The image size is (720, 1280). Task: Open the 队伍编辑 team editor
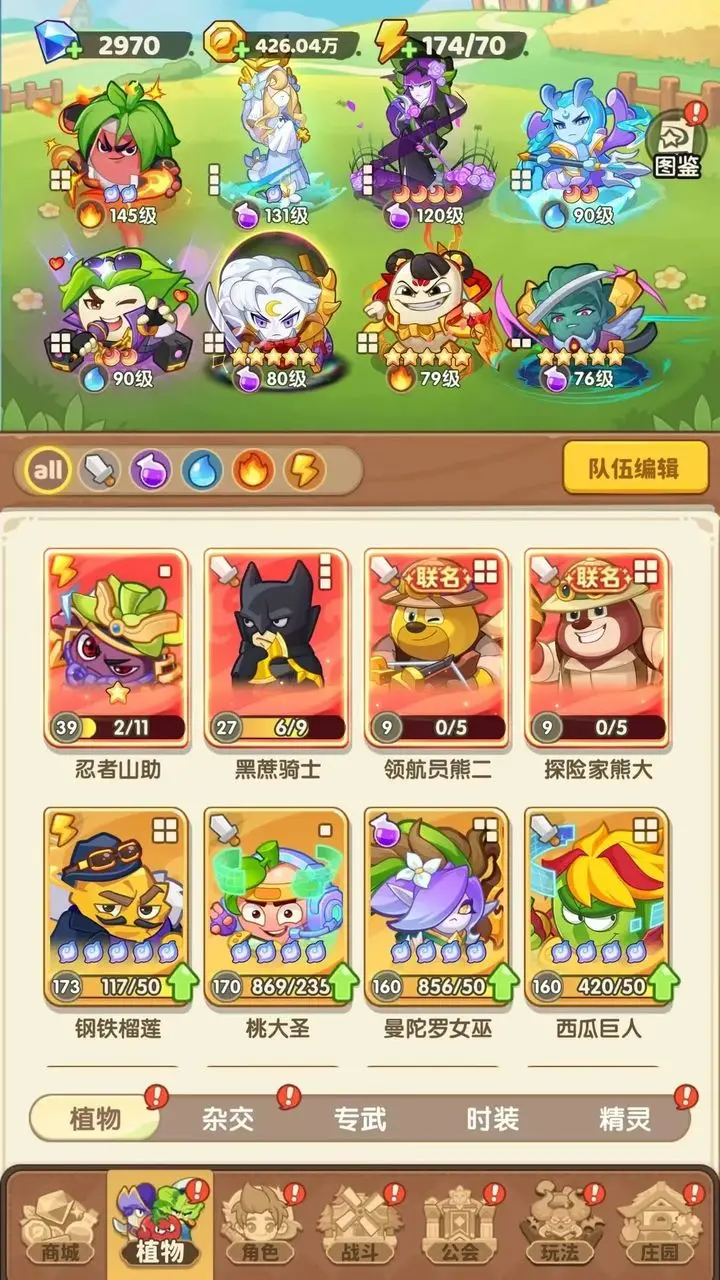tap(635, 468)
